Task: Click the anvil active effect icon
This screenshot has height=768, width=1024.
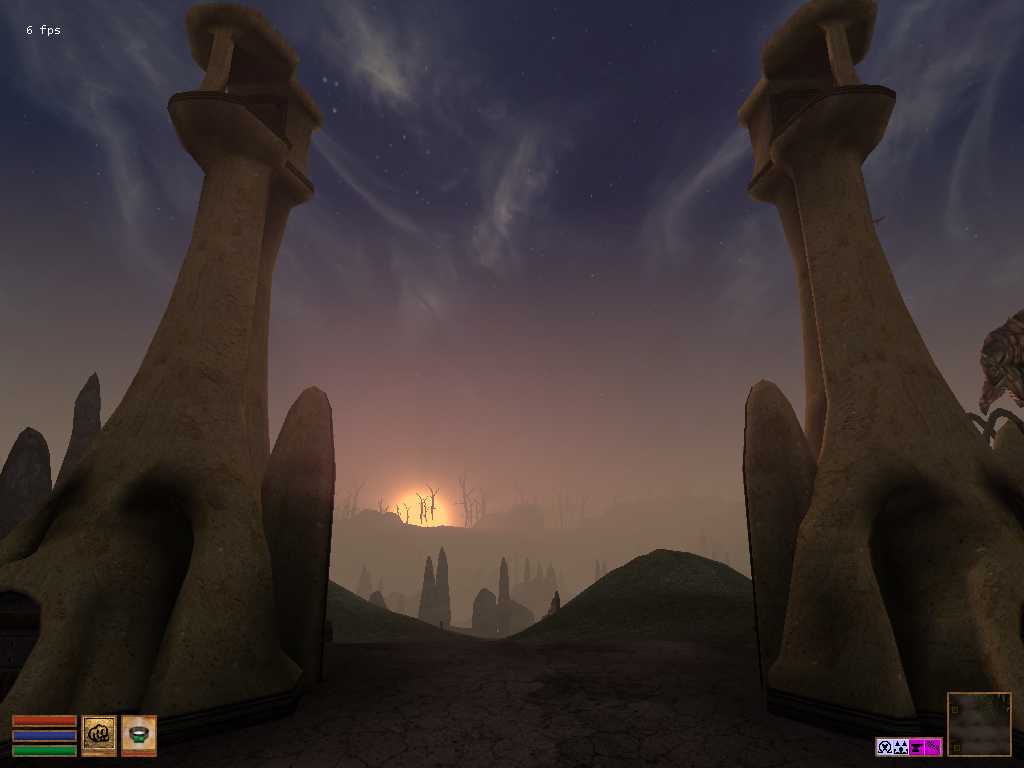Action: (x=917, y=746)
